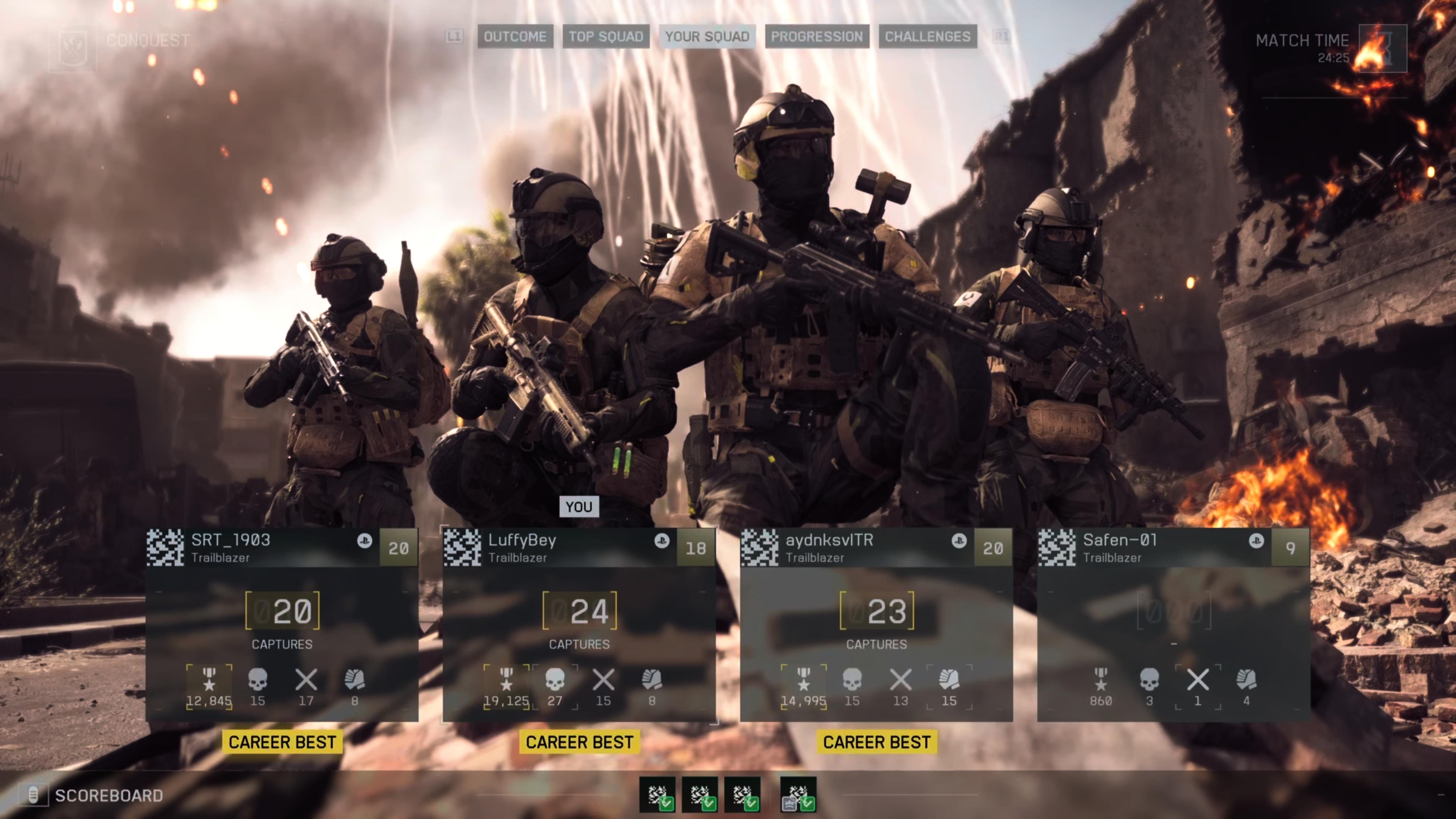Click Safen-01's emblem avatar
This screenshot has height=819, width=1456.
tap(1056, 548)
